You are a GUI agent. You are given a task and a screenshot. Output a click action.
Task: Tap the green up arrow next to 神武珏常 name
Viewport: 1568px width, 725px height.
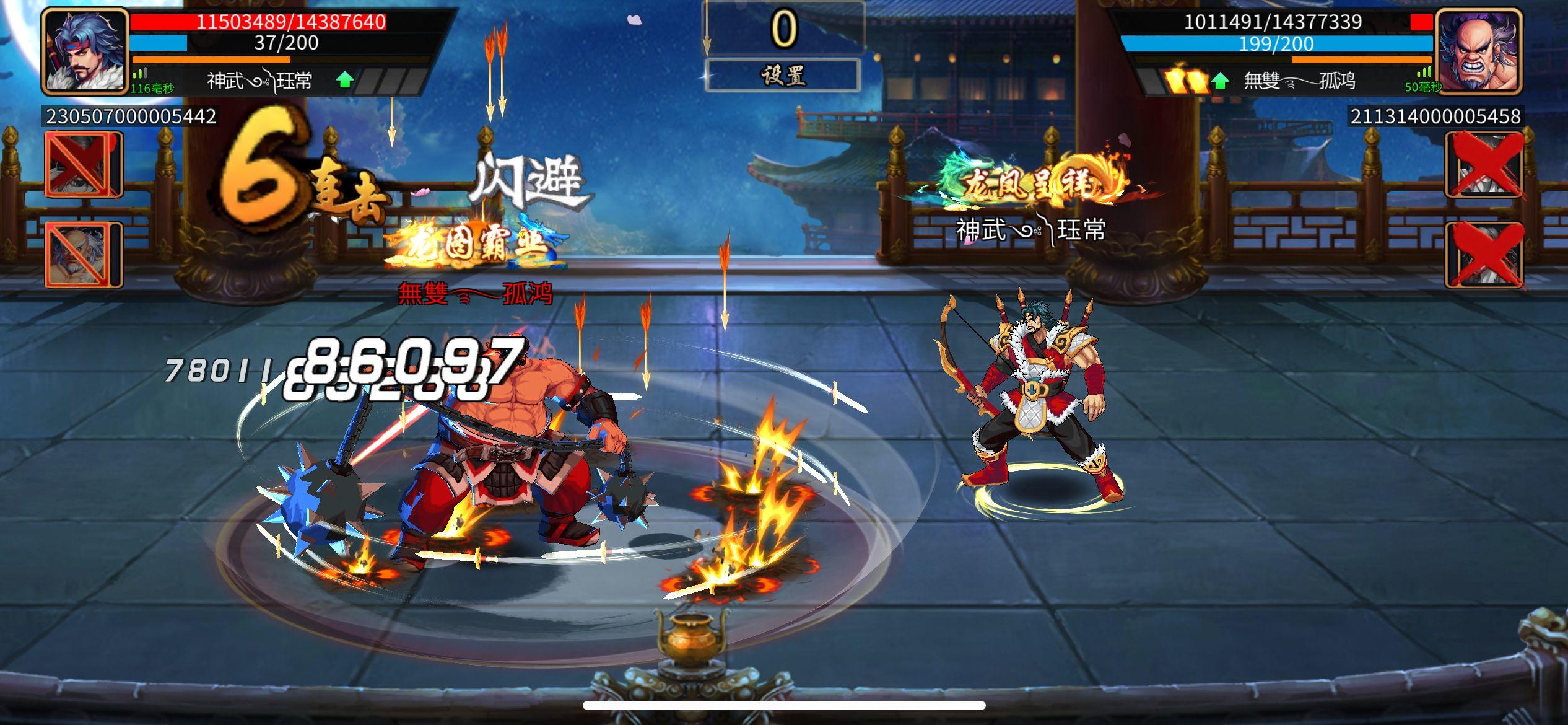tap(344, 79)
